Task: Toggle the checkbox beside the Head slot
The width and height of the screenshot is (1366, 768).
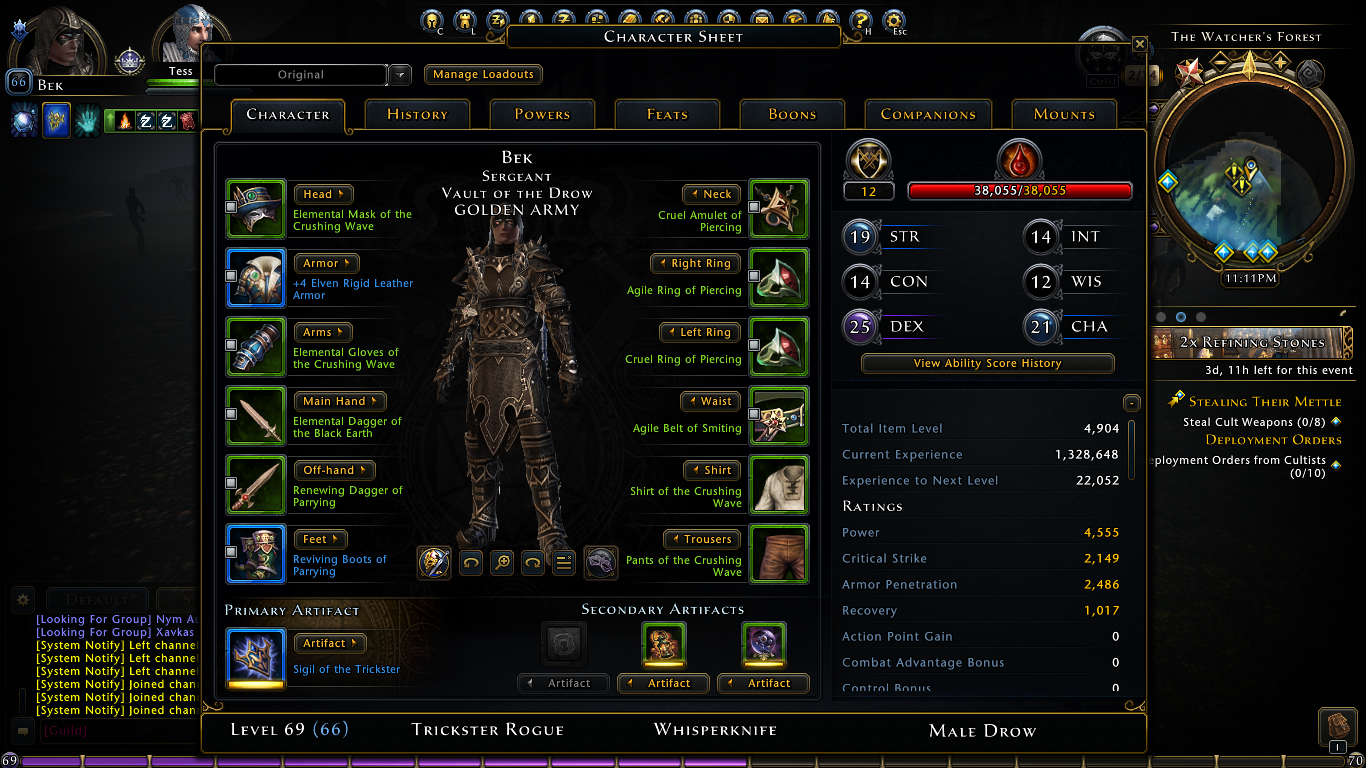Action: (231, 206)
